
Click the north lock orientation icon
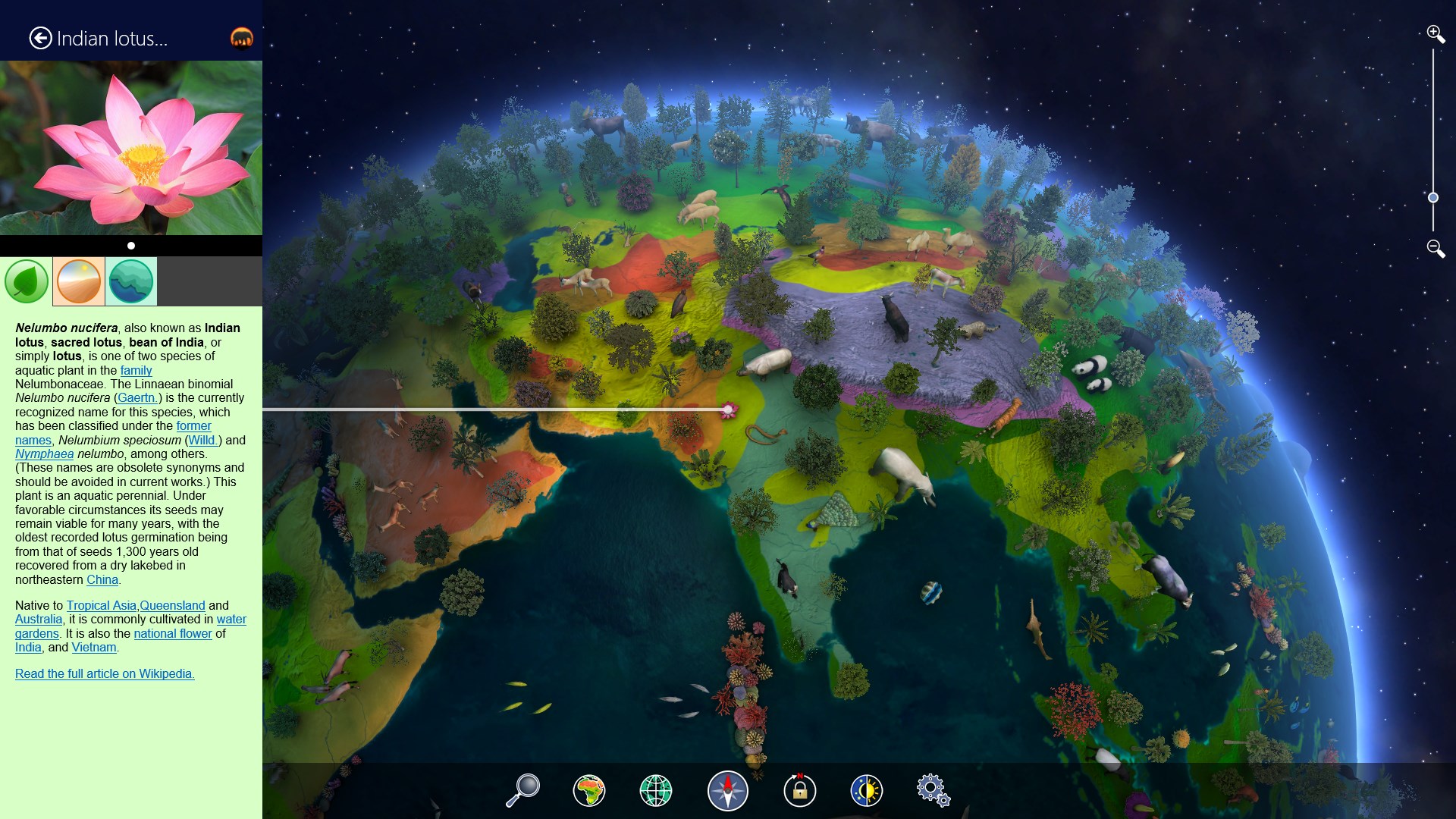(801, 790)
